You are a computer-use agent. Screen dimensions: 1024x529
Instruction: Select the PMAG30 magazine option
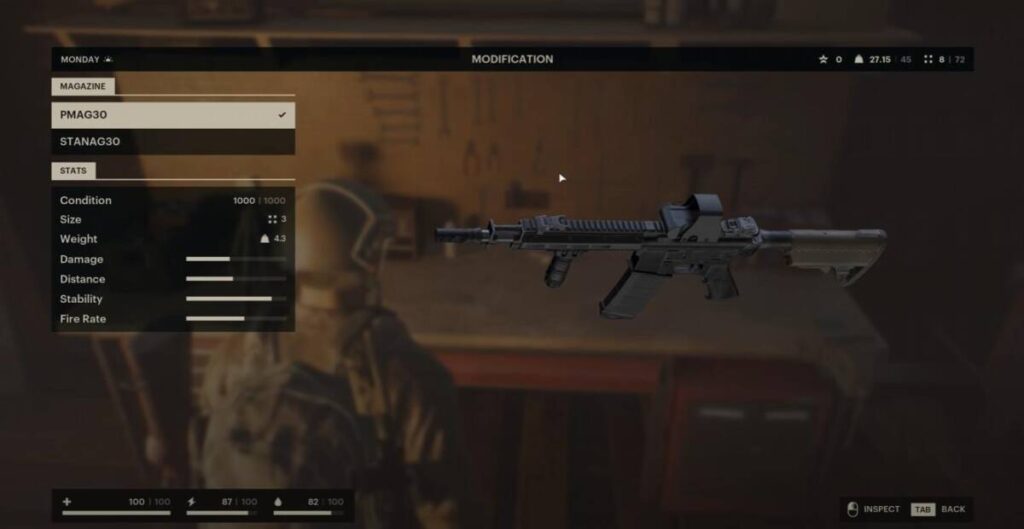(172, 115)
